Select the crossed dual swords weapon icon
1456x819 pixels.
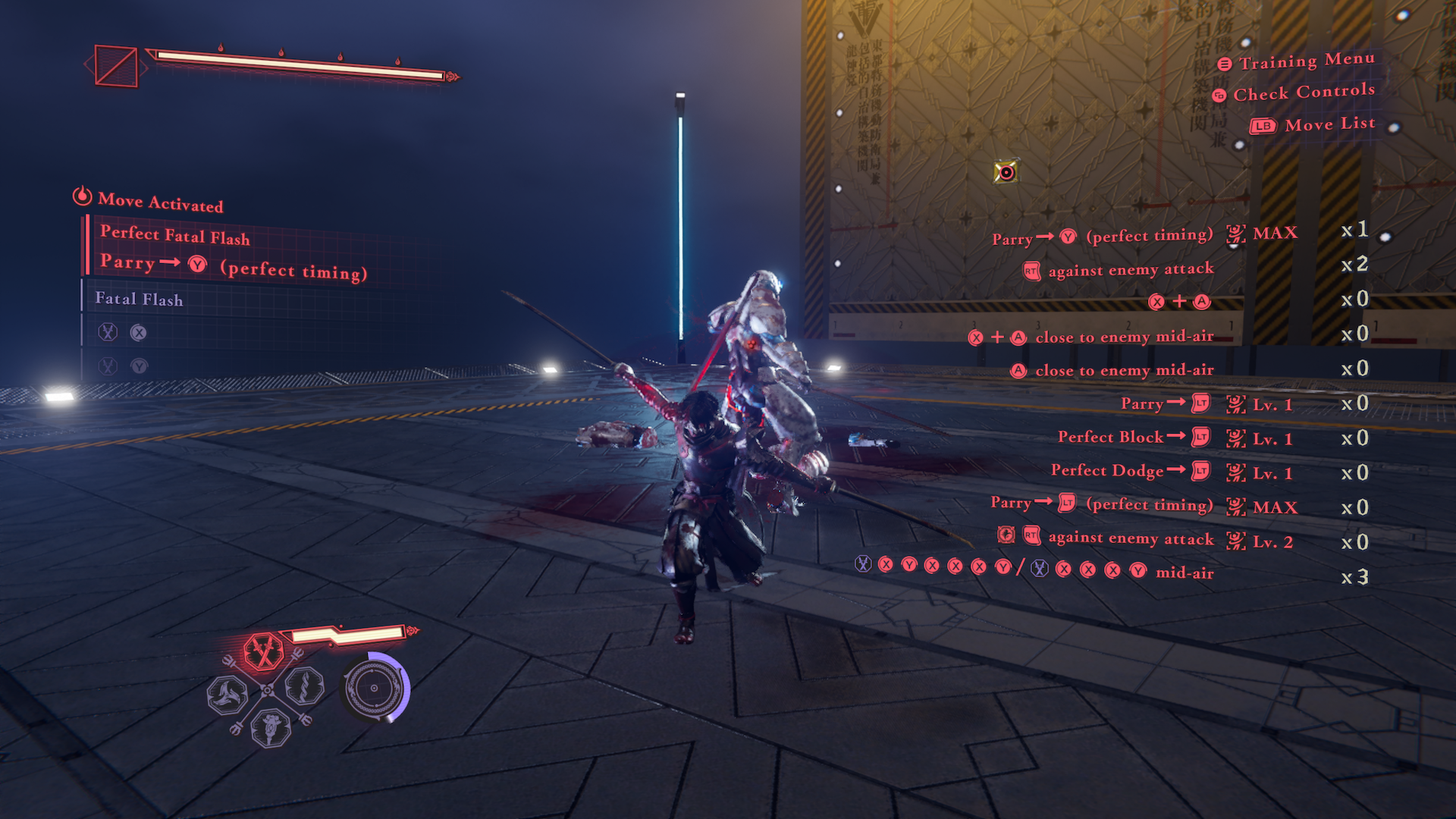coord(263,651)
